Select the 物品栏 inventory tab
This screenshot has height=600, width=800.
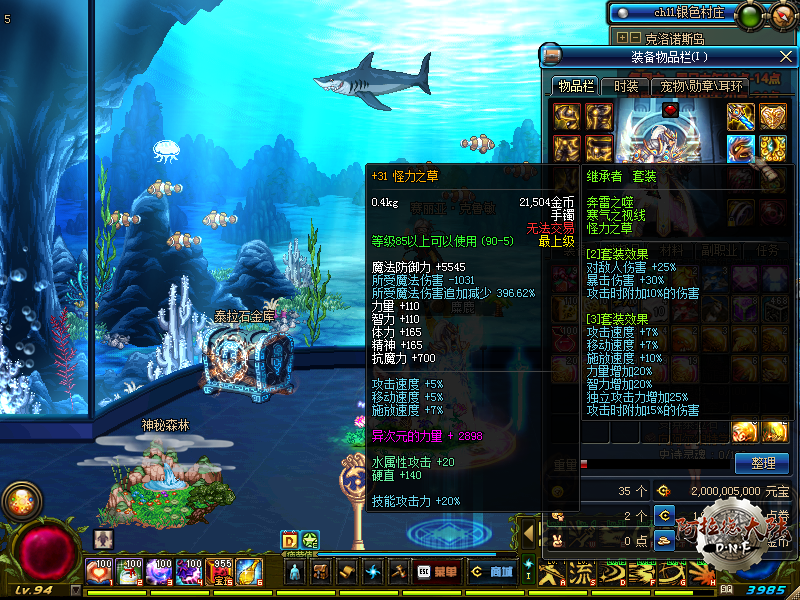click(x=576, y=86)
